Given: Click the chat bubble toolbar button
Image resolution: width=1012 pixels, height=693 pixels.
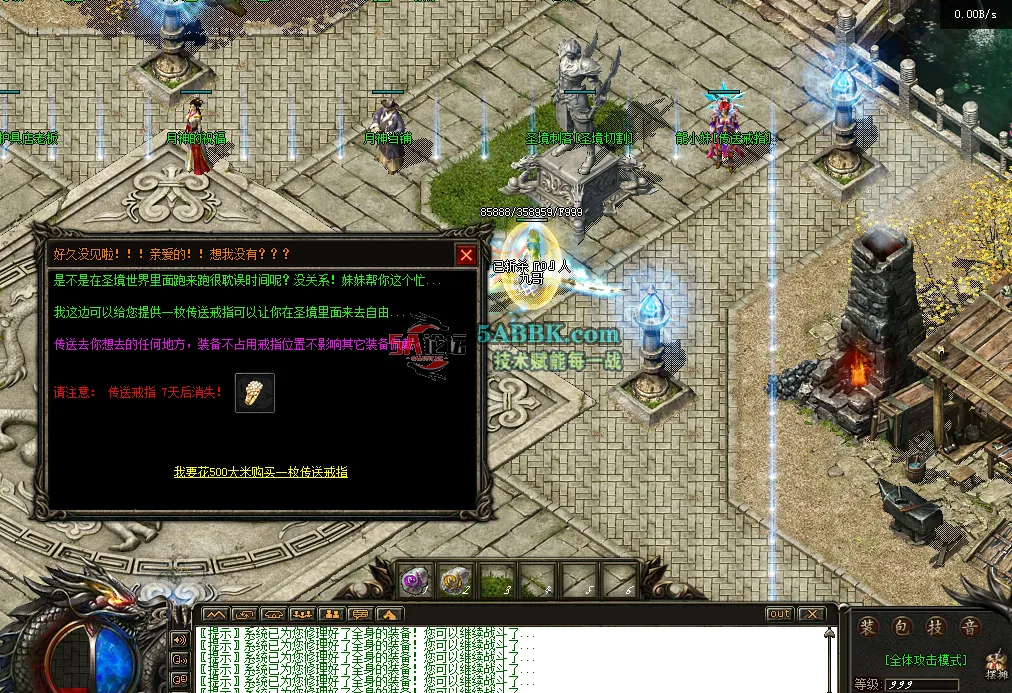Looking at the screenshot, I should [x=360, y=613].
